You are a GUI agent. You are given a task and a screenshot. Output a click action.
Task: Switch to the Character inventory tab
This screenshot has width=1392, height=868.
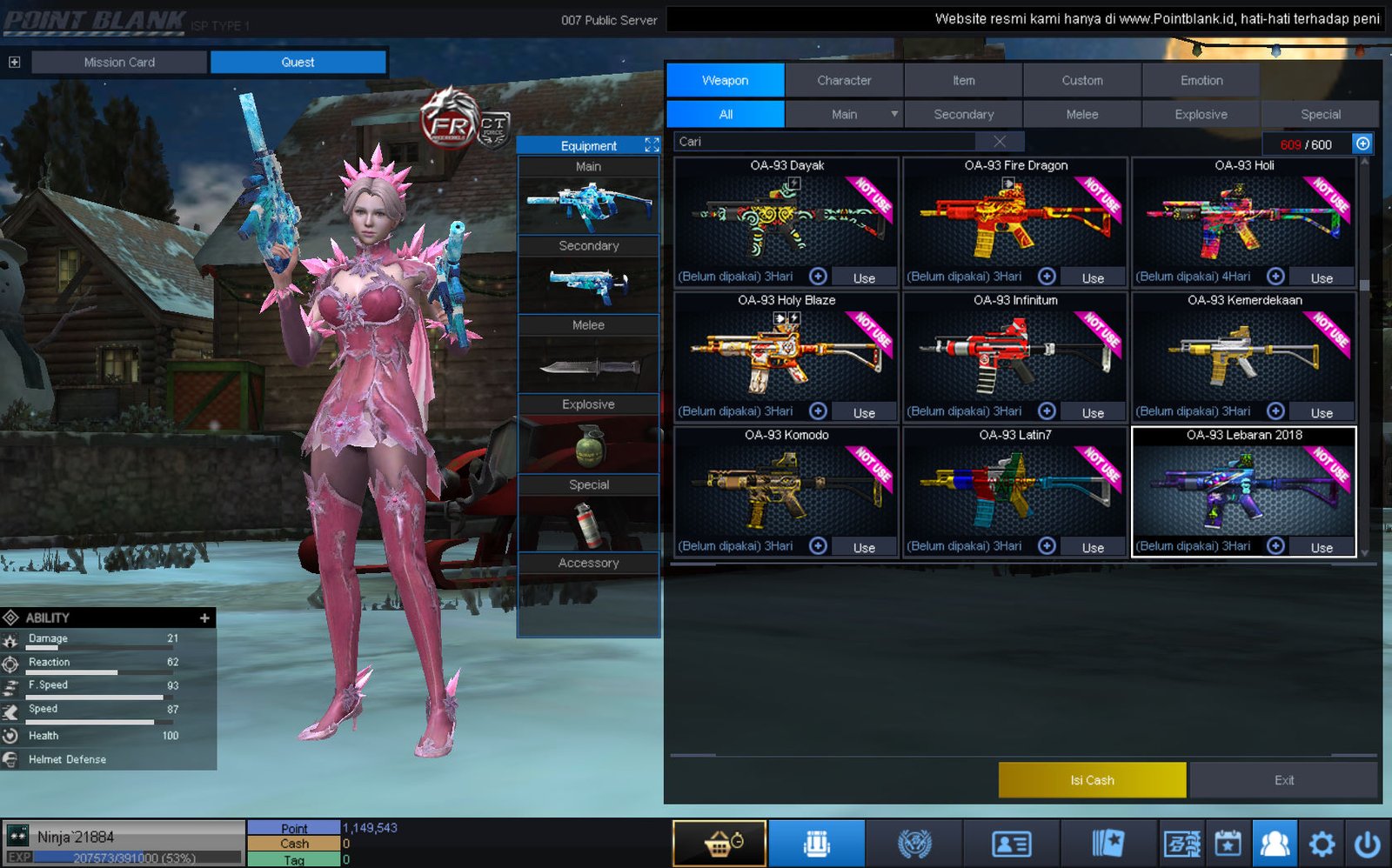point(843,80)
